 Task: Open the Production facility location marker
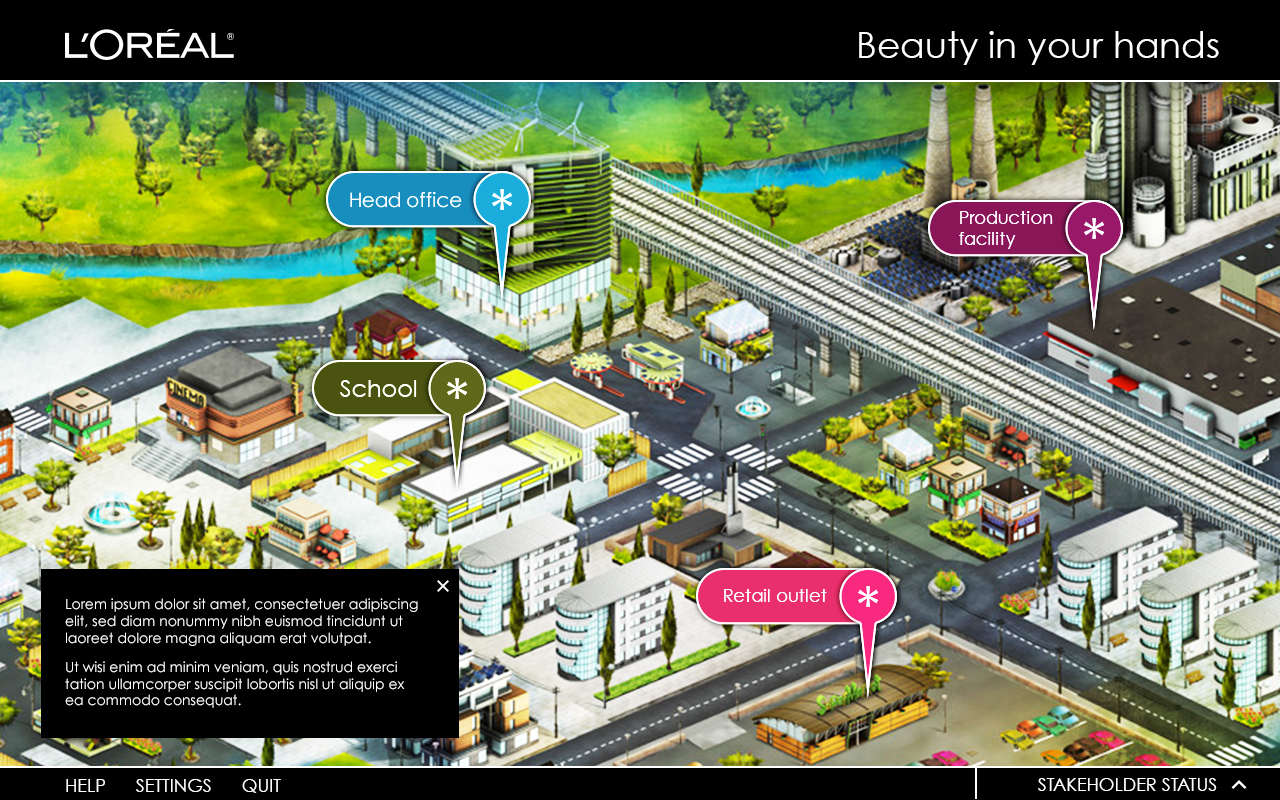pyautogui.click(x=1024, y=228)
